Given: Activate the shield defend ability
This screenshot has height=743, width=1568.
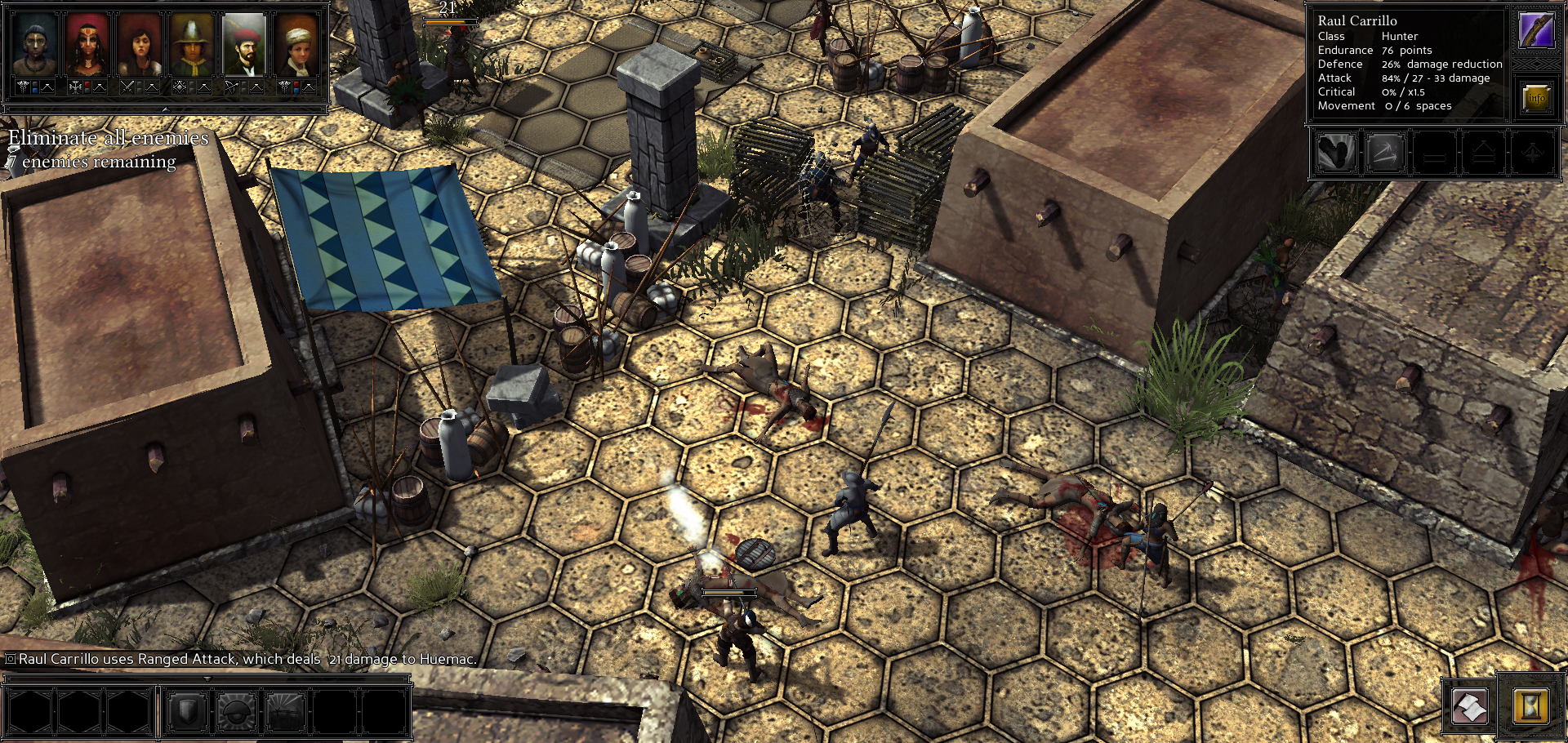Looking at the screenshot, I should pyautogui.click(x=187, y=711).
